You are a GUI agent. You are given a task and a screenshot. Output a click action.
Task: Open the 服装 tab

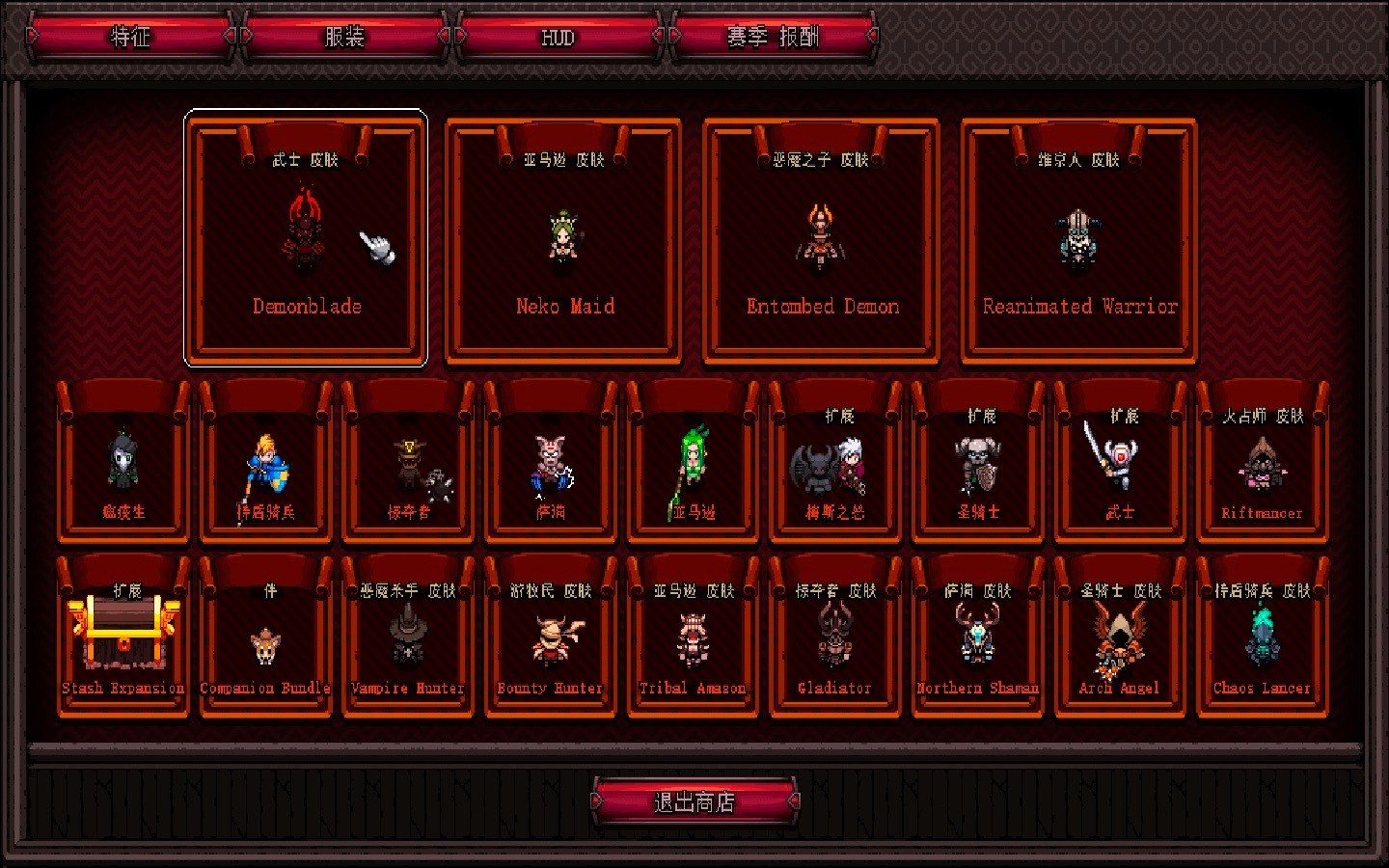(x=344, y=37)
